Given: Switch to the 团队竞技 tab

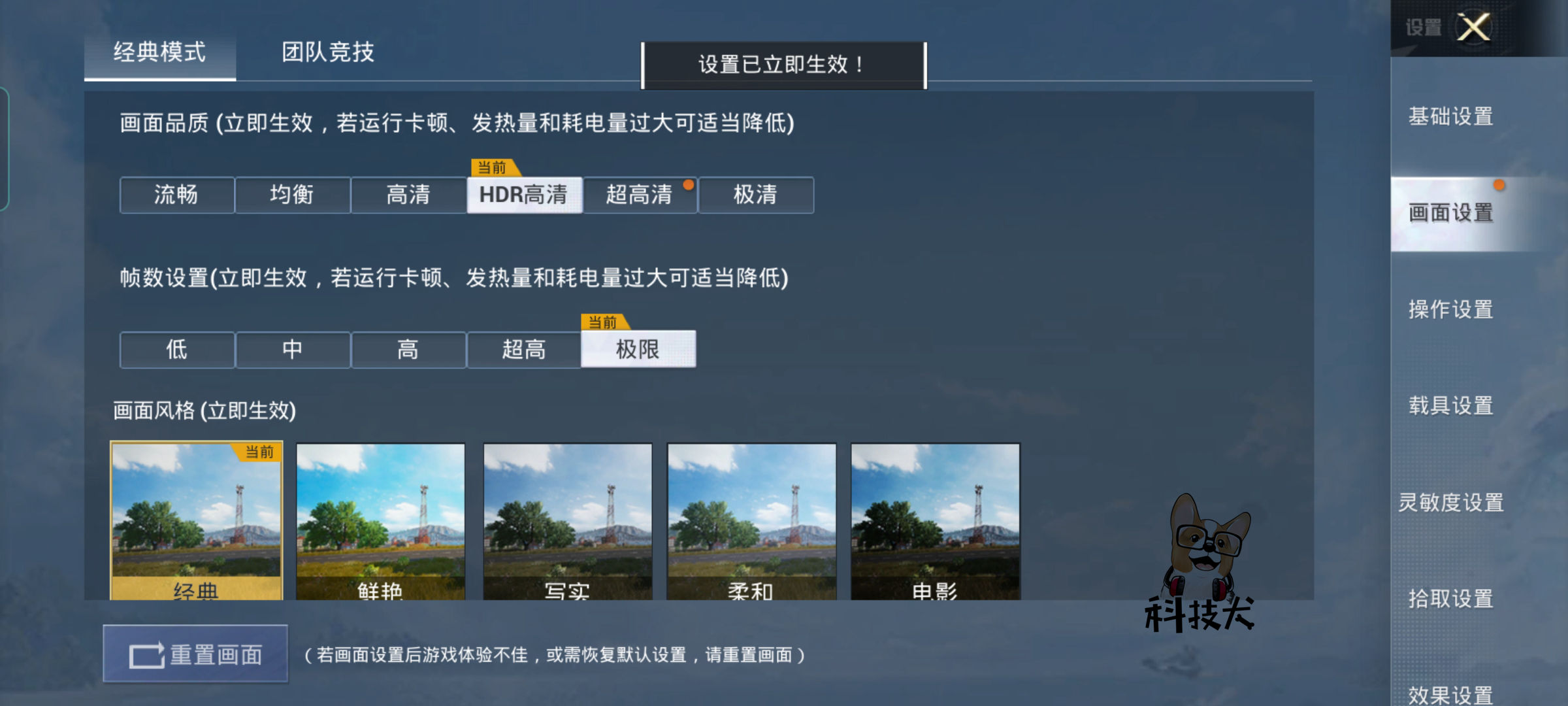Looking at the screenshot, I should [x=325, y=54].
